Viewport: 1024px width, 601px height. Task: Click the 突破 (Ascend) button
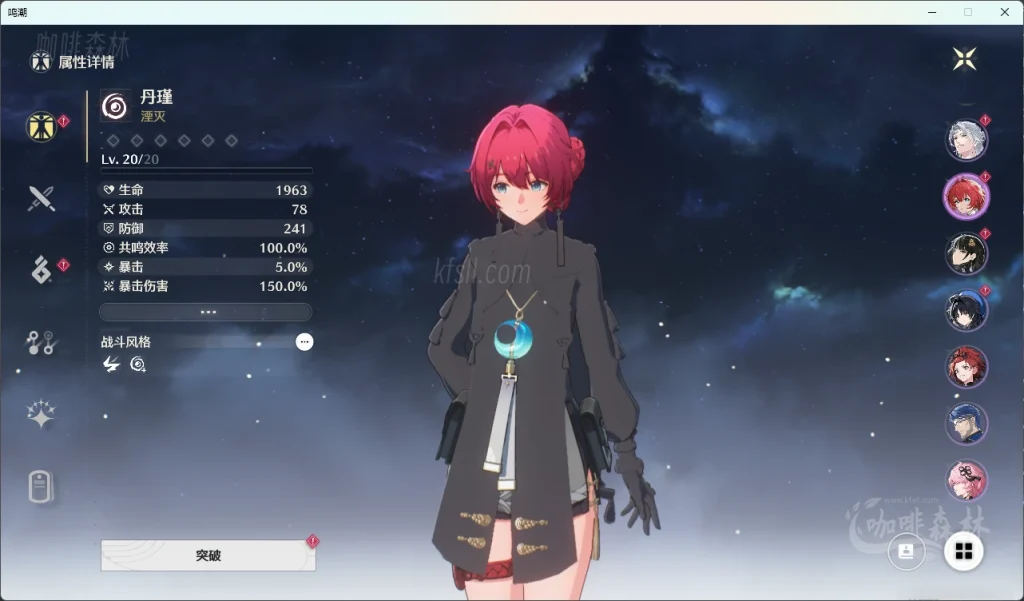(208, 555)
